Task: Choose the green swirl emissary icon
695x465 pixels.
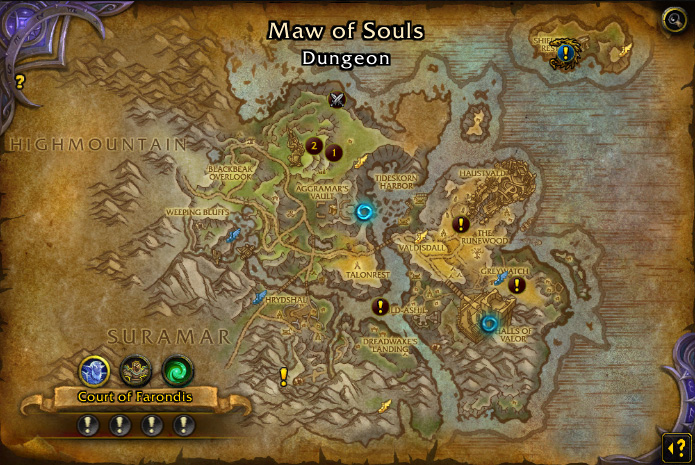Action: point(177,371)
